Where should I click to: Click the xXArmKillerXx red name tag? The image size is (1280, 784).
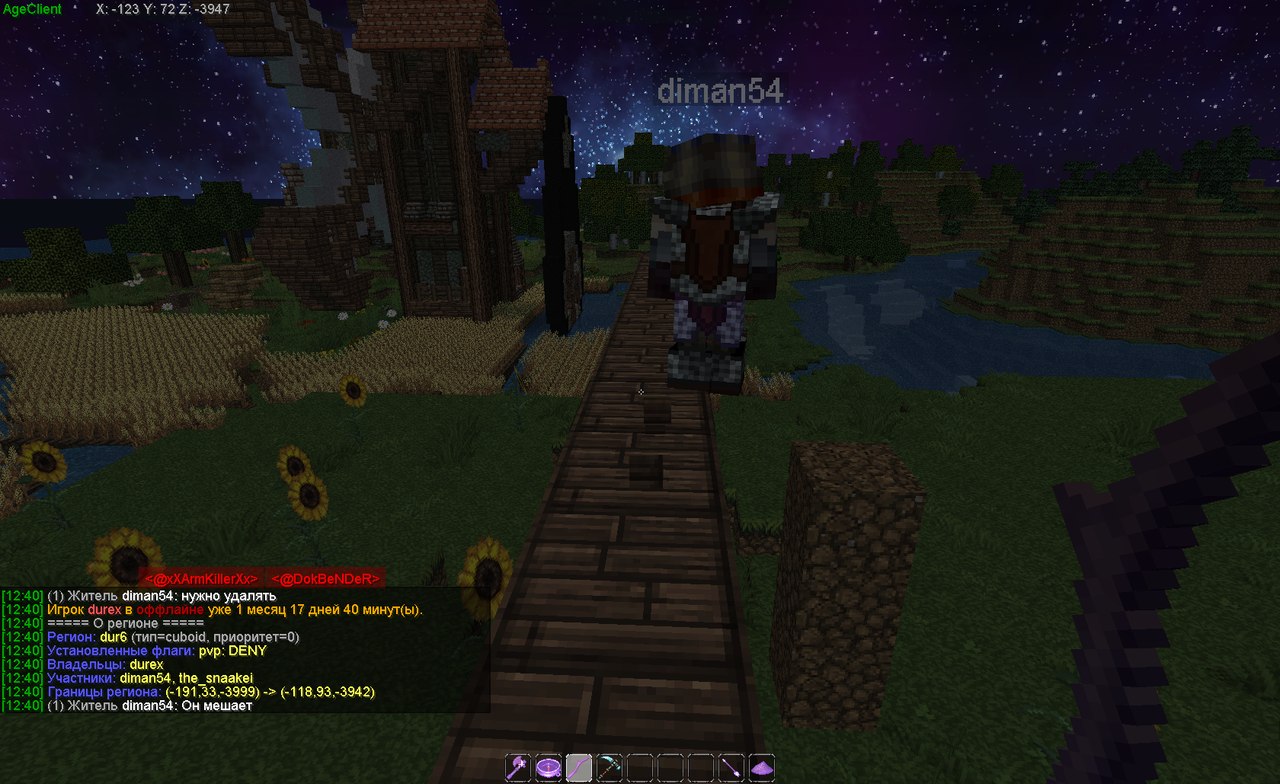(x=201, y=579)
